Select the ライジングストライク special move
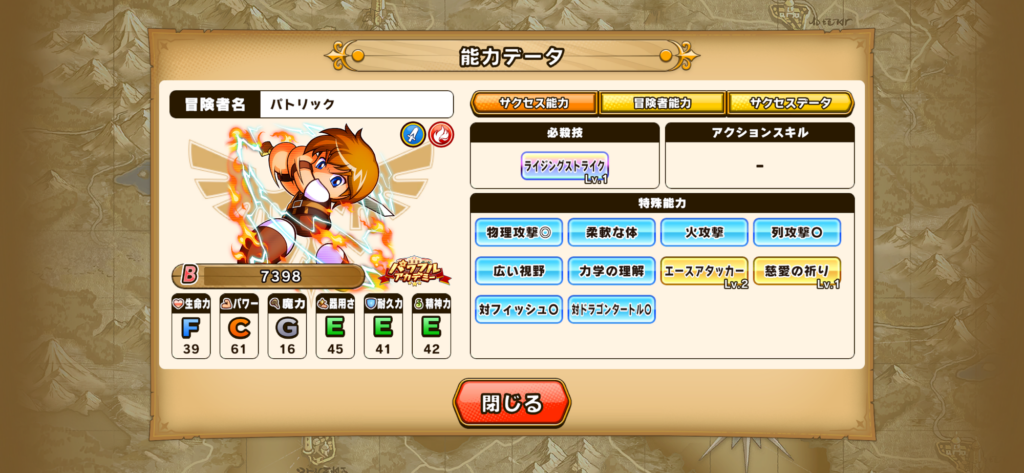The height and width of the screenshot is (473, 1024). click(564, 165)
